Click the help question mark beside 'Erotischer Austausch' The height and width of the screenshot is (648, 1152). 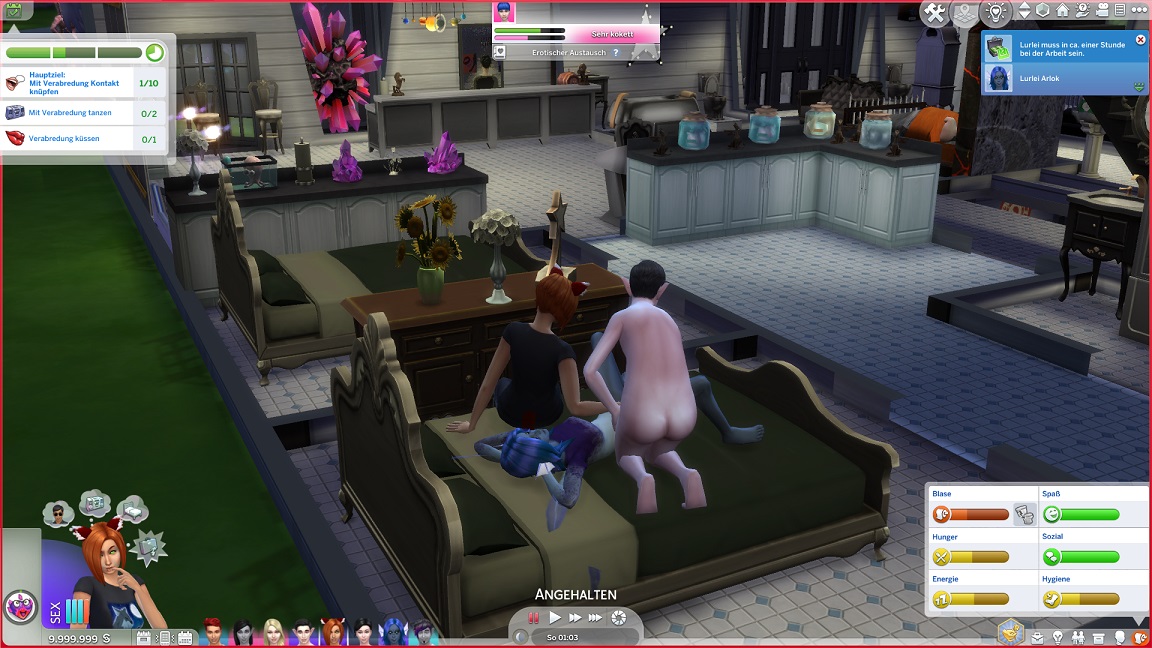coord(616,52)
